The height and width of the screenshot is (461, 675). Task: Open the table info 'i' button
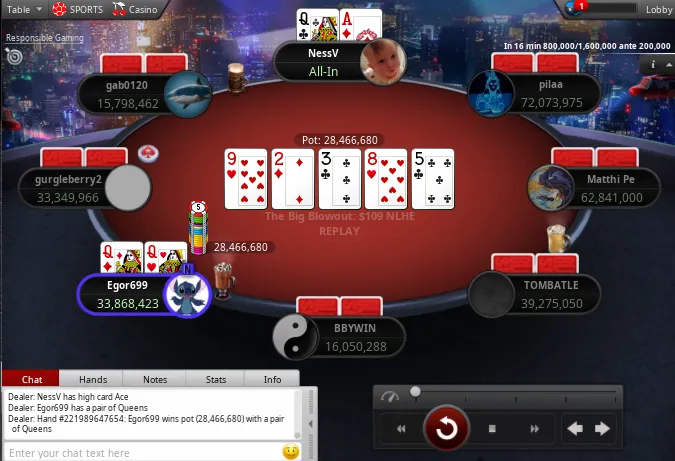(653, 64)
